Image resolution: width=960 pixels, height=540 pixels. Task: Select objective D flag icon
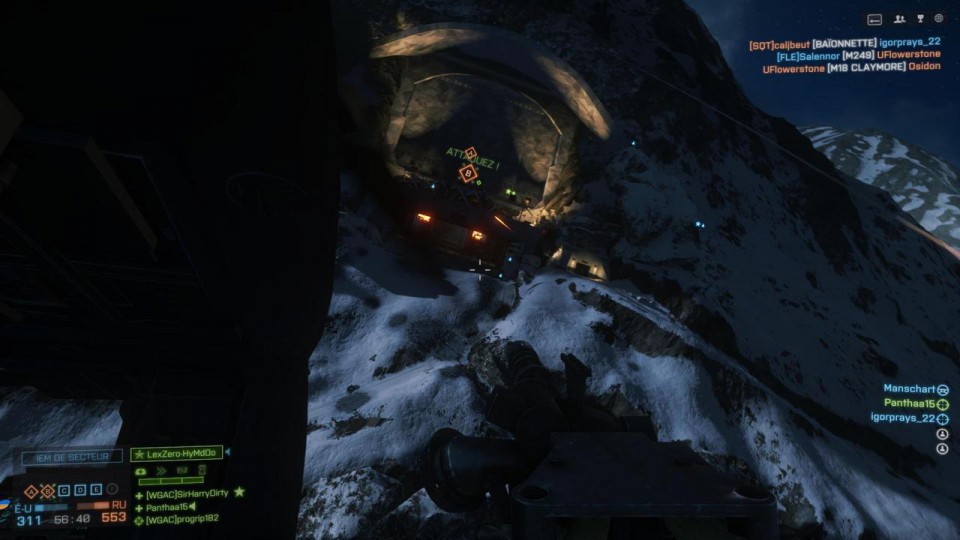click(80, 491)
